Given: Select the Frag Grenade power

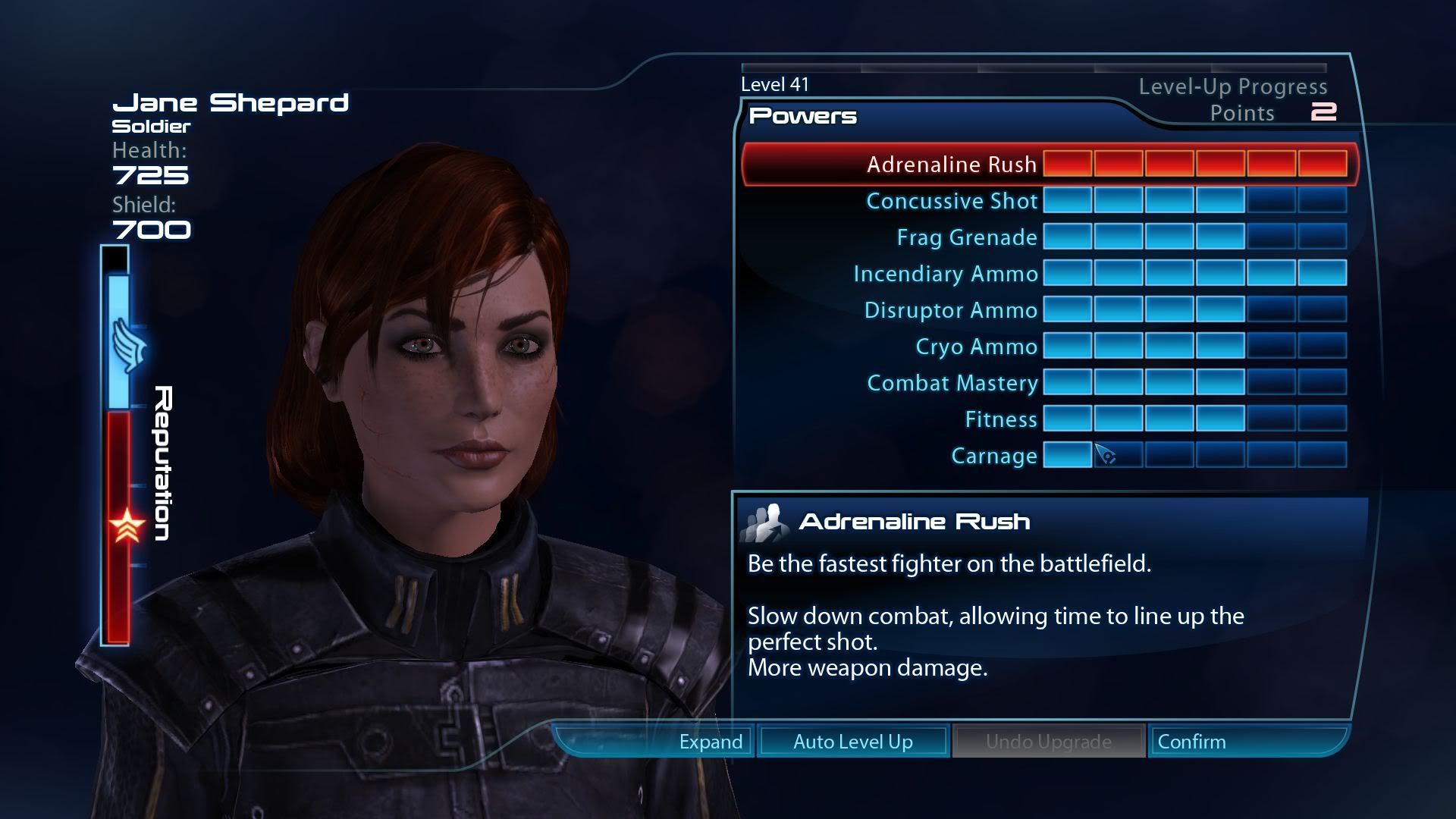Looking at the screenshot, I should click(967, 237).
